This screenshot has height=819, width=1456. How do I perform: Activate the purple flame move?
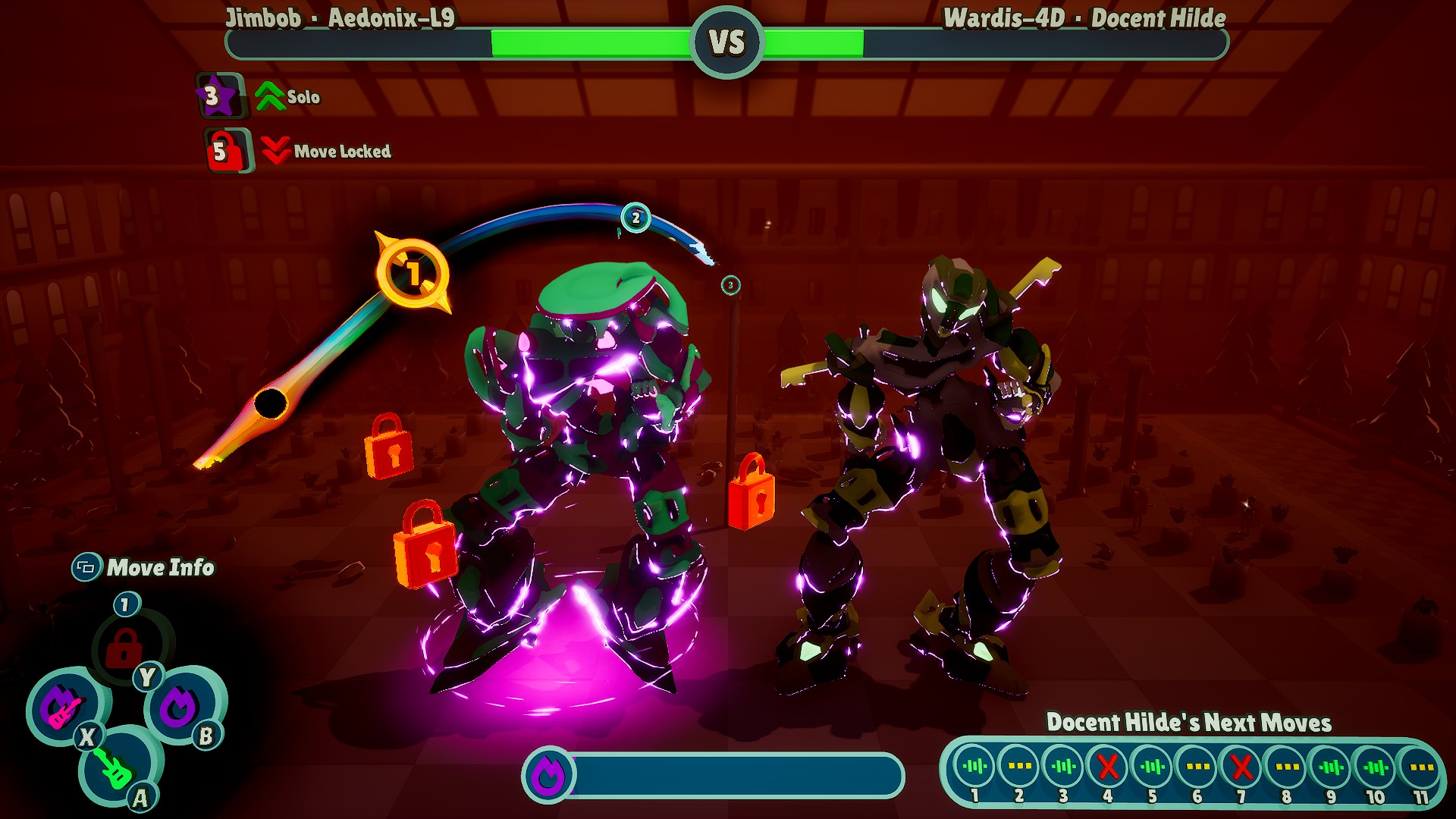[180, 707]
